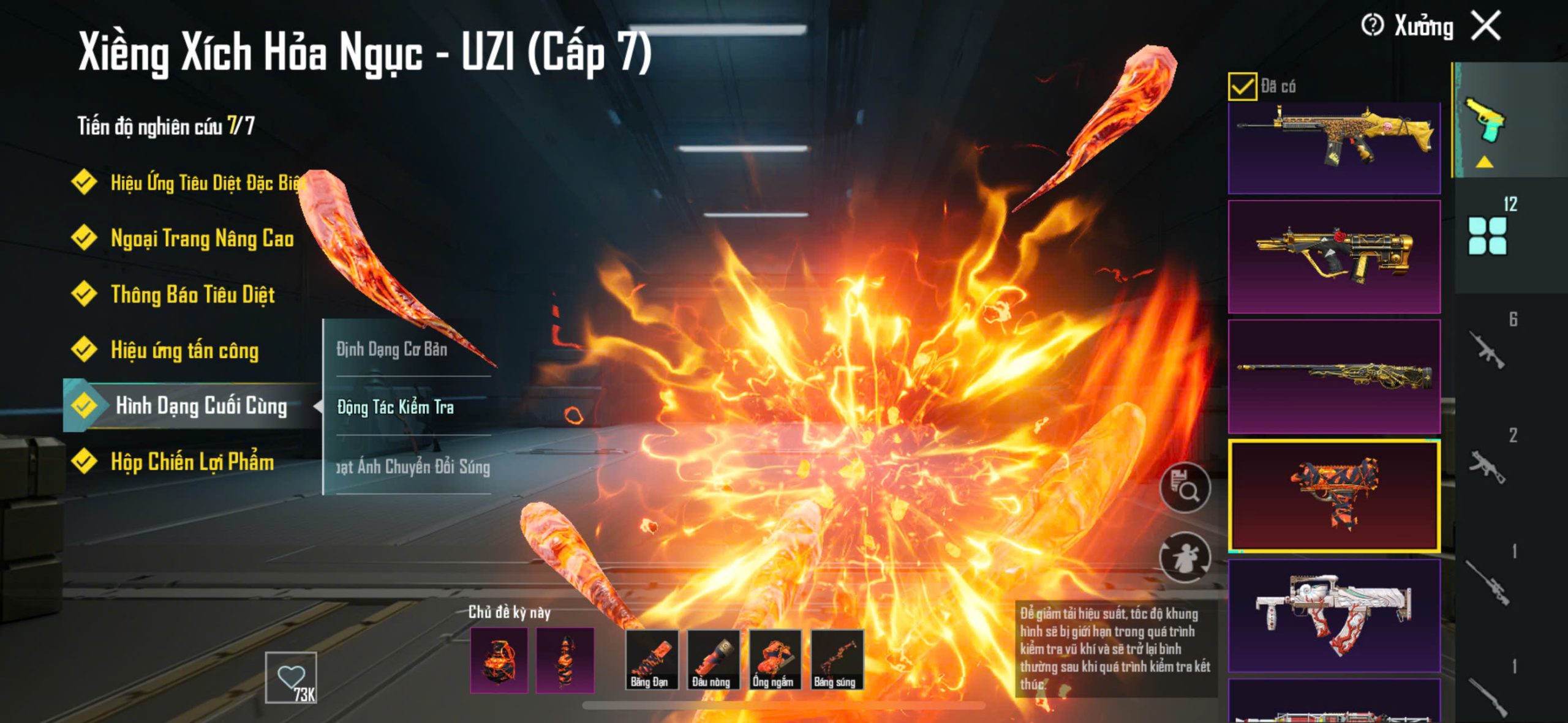Select the white and red Groza skin

point(1334,614)
